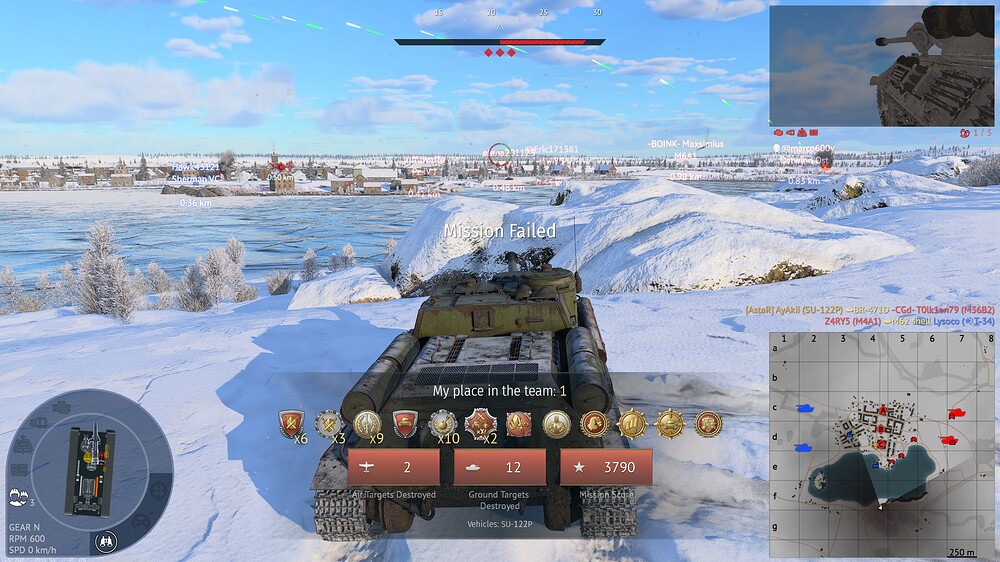The image size is (1000, 562).
Task: Select the crosshair targeting icon on the wheel
Action: coord(160,491)
